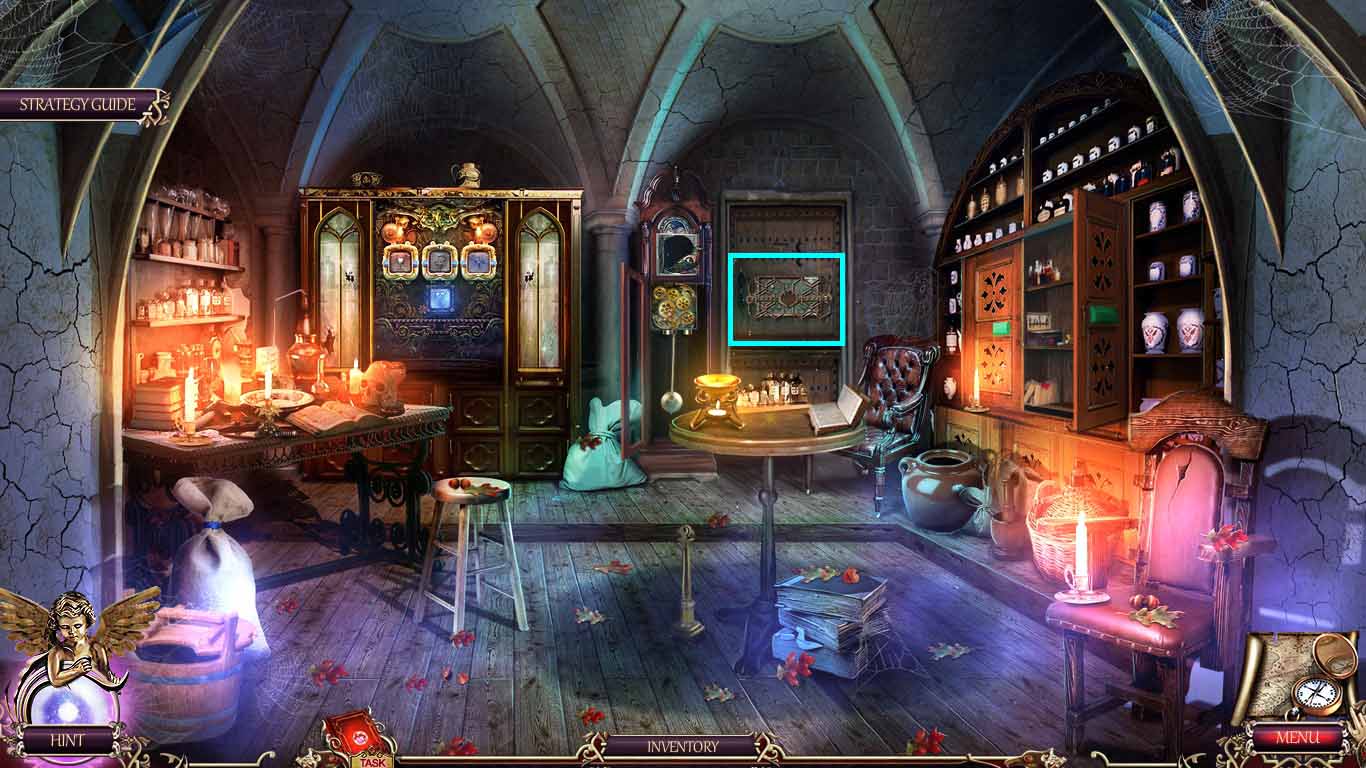This screenshot has width=1366, height=768.
Task: Examine the highlighted metal plaque on the door
Action: (785, 299)
